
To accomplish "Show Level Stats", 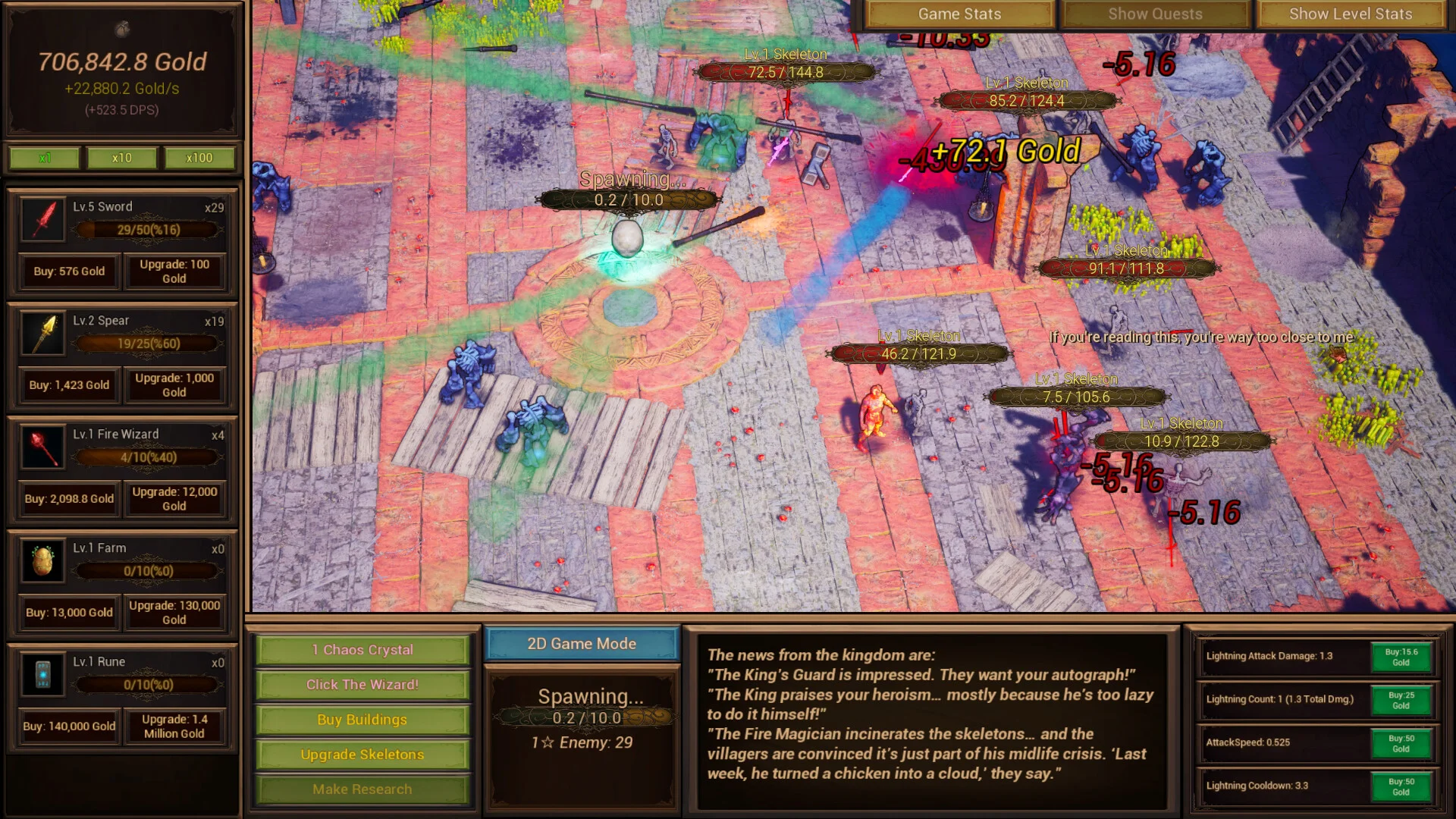I will (x=1350, y=14).
